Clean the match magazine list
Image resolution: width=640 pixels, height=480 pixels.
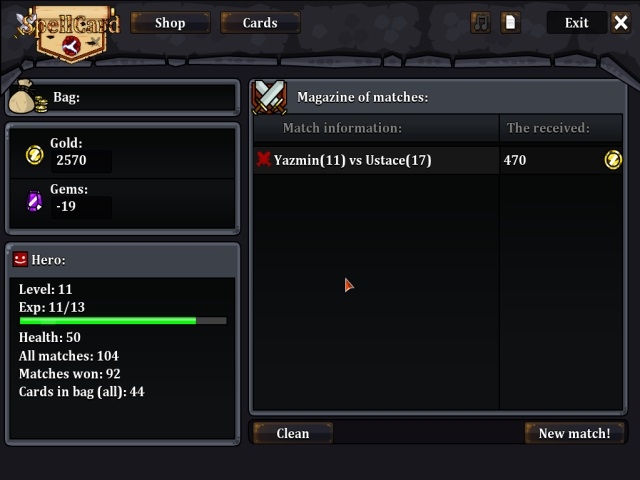tap(292, 433)
